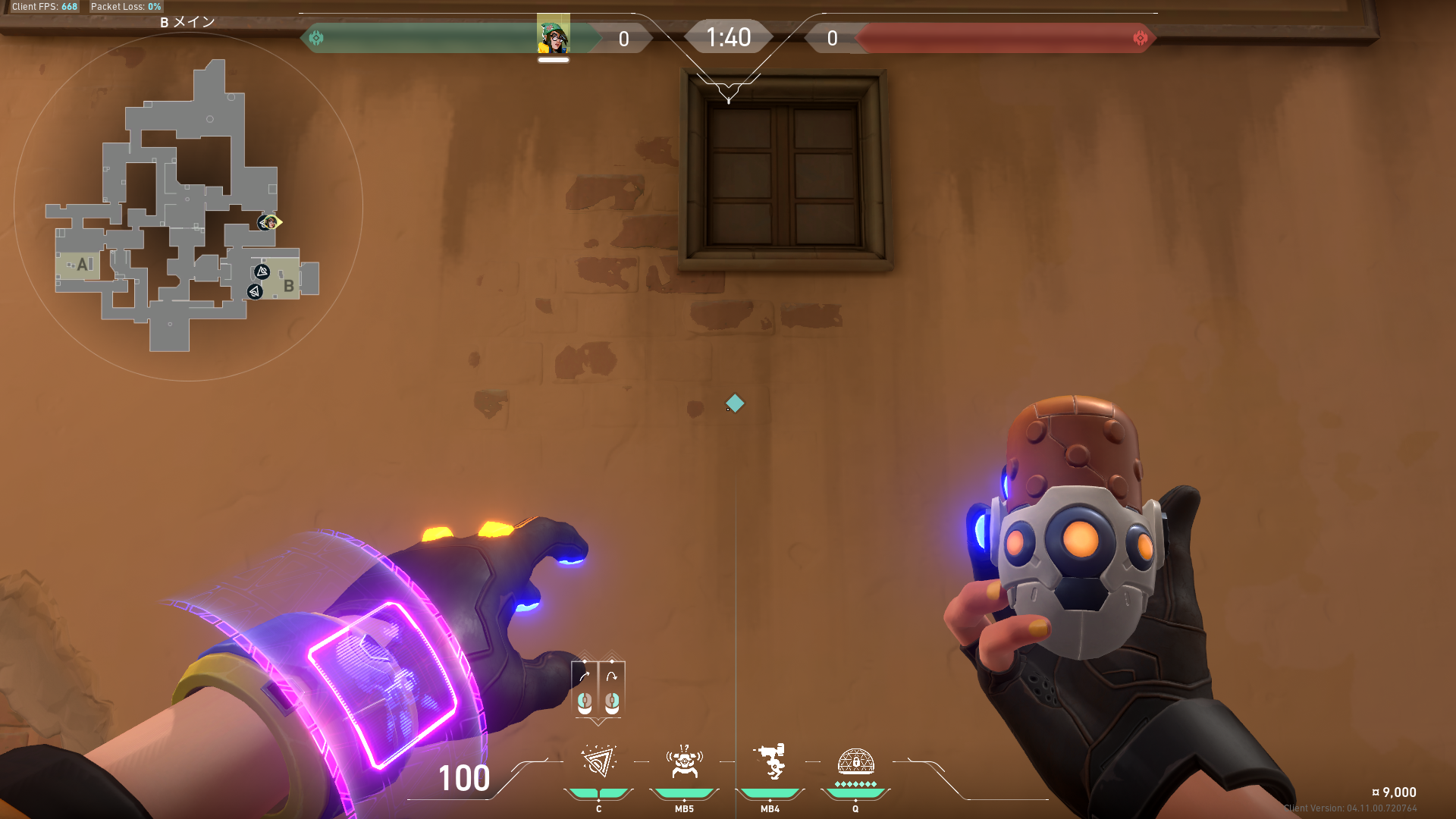The image size is (1456, 819).
Task: Activate the Alarmbot ability icon
Action: pos(684,762)
